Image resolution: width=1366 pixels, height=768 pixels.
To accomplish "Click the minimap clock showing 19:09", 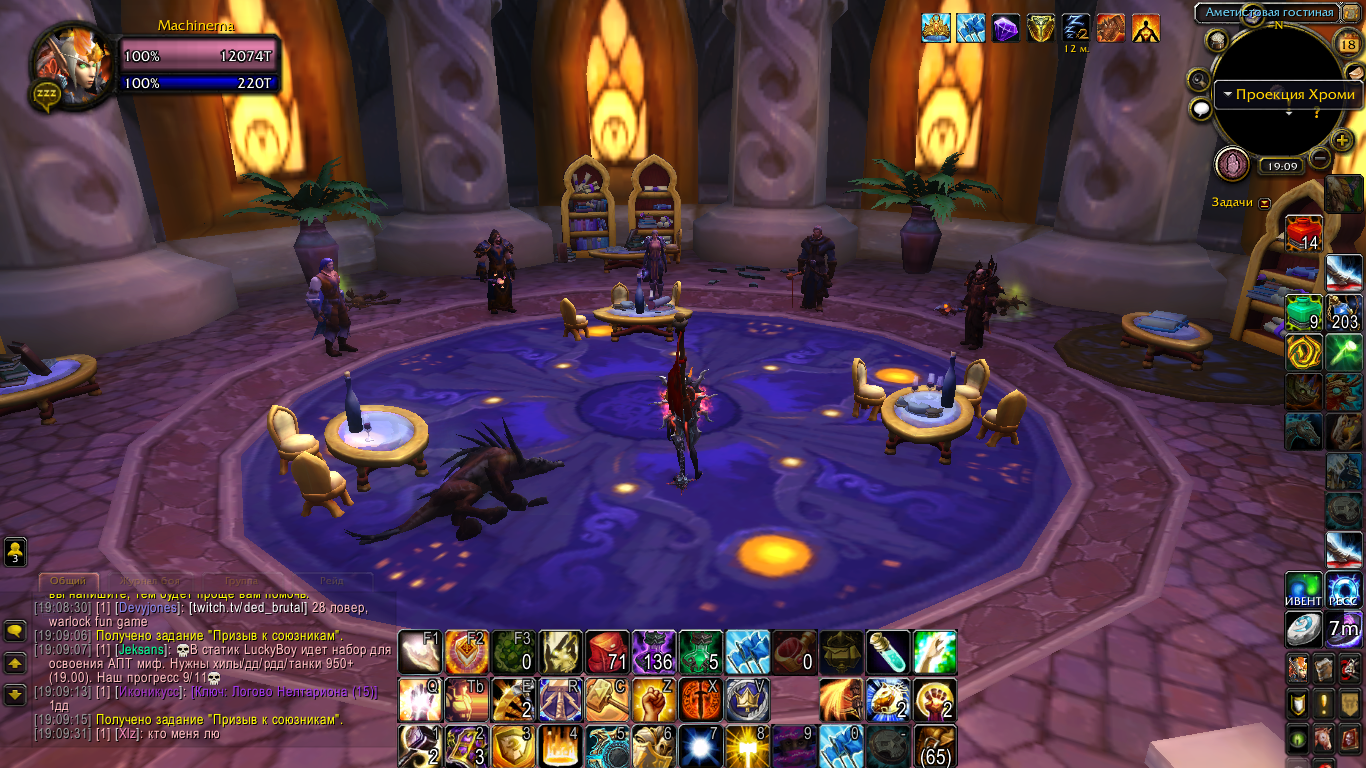I will tap(1279, 167).
